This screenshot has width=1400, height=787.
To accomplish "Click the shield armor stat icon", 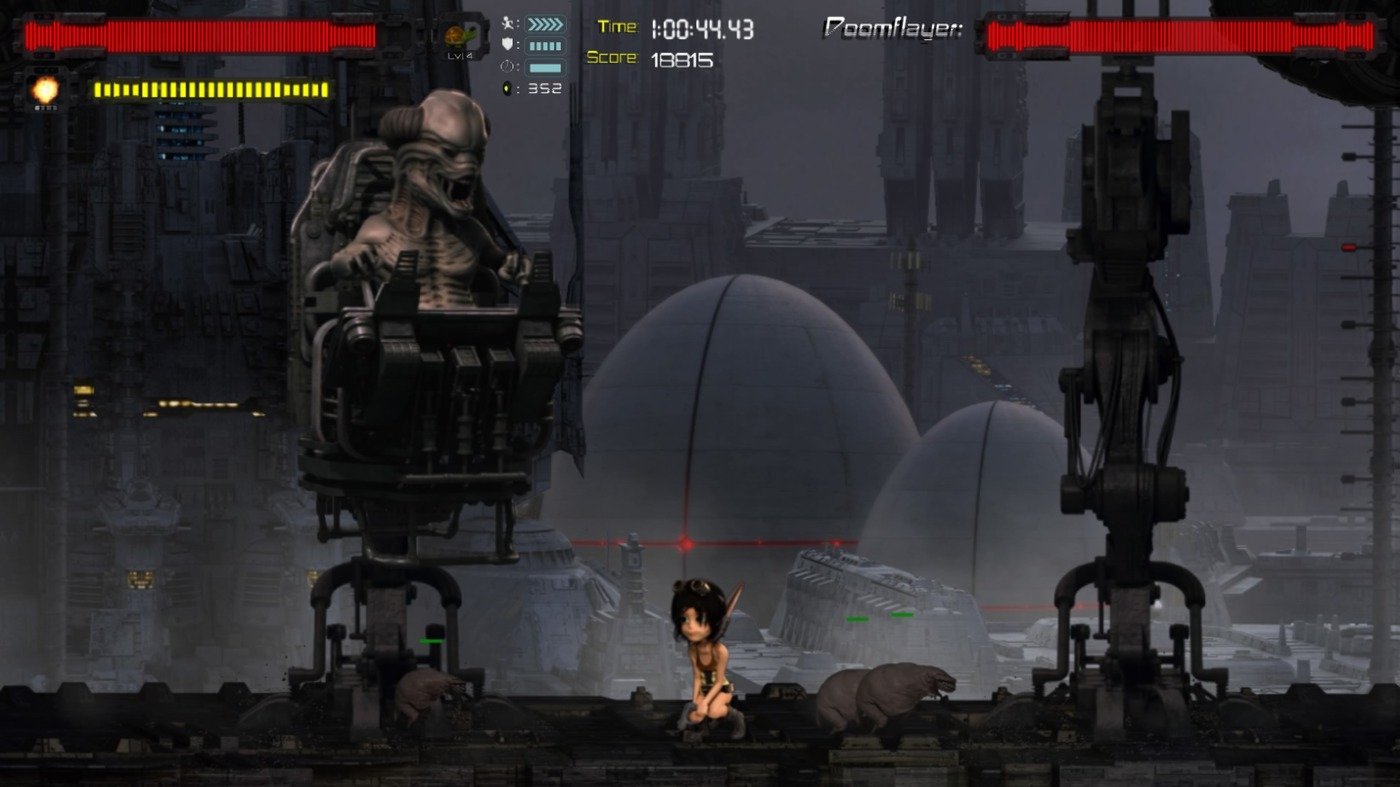I will click(x=507, y=43).
